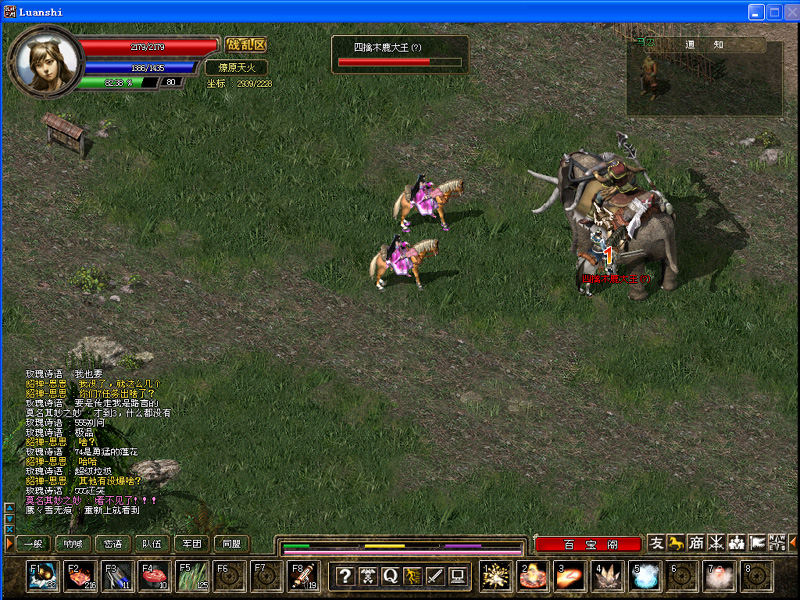This screenshot has height=600, width=800.
Task: Open the minimap in the corner
Action: click(x=705, y=78)
